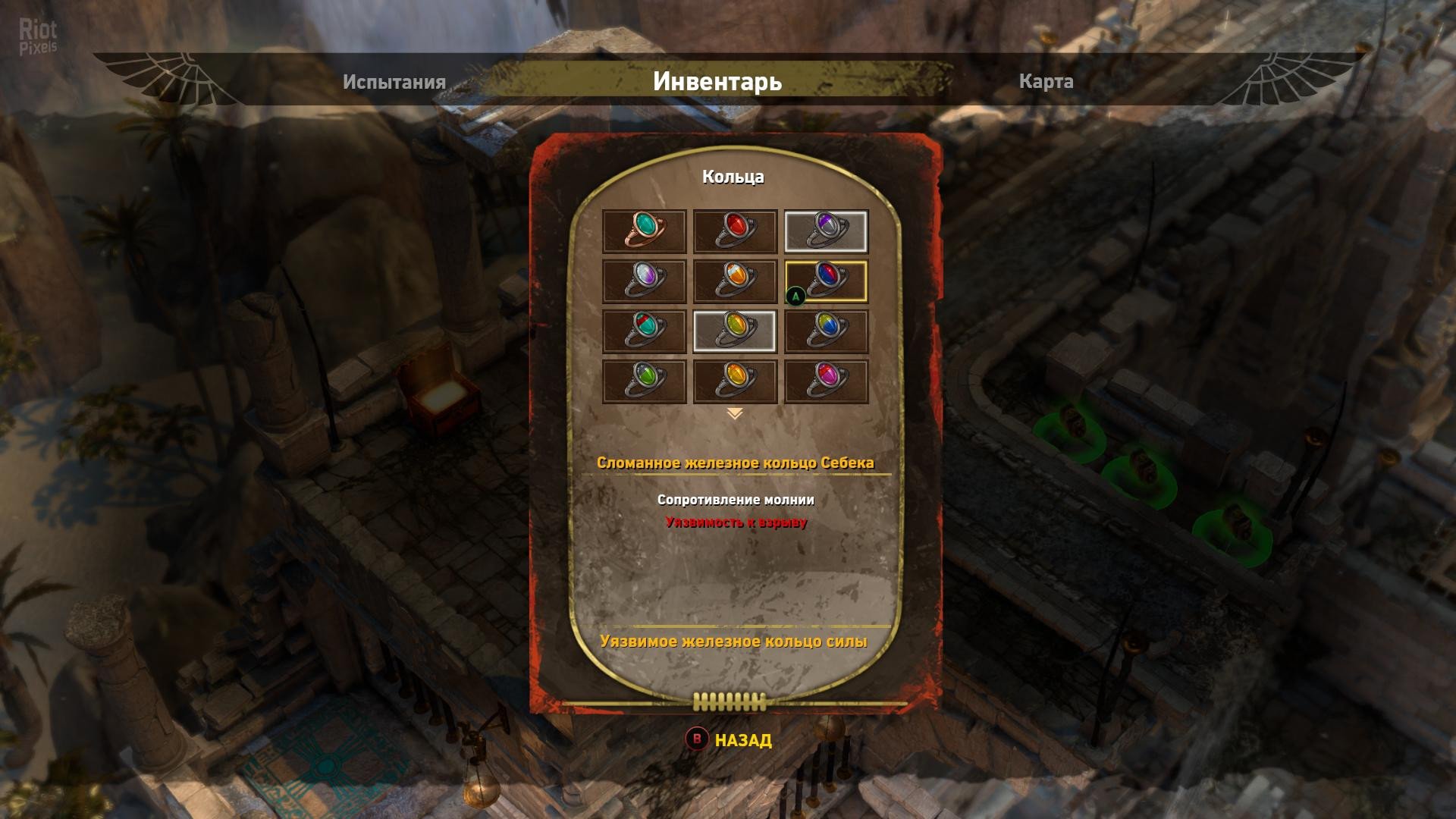Pick the ring with yellow and blue gem

(x=826, y=331)
